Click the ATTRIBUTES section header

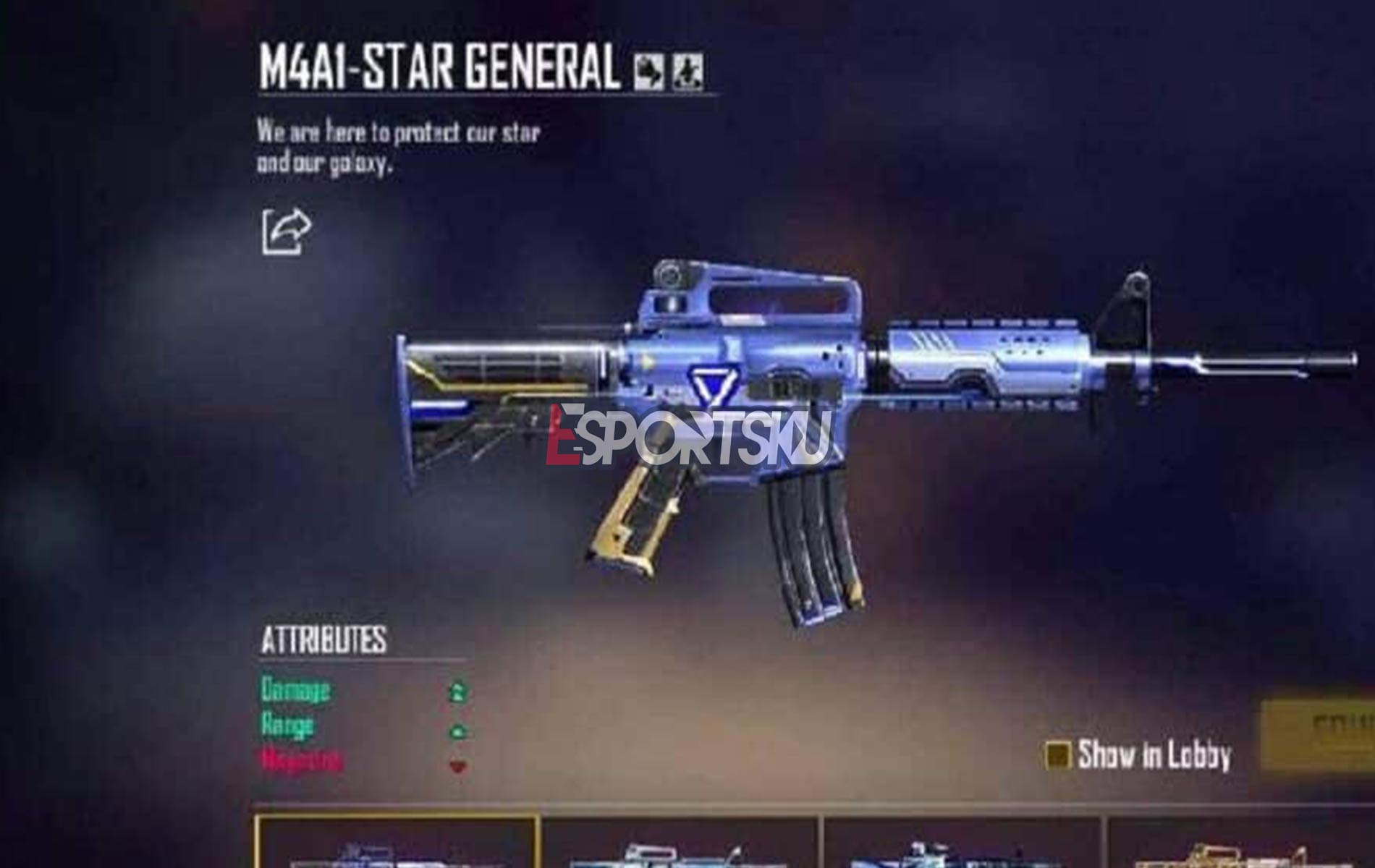(324, 640)
